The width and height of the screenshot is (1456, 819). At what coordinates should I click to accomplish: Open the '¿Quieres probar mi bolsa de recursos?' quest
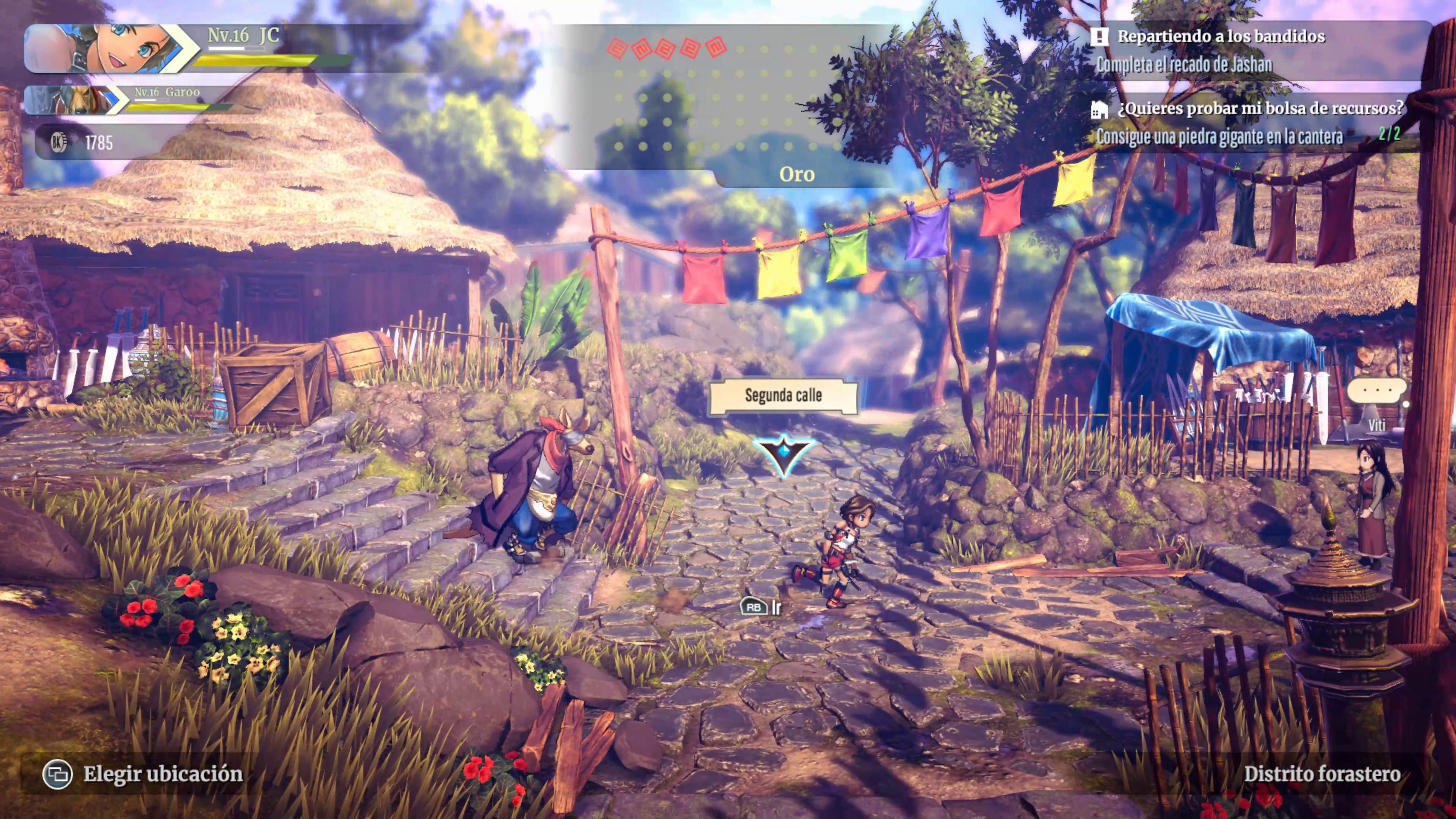1260,108
